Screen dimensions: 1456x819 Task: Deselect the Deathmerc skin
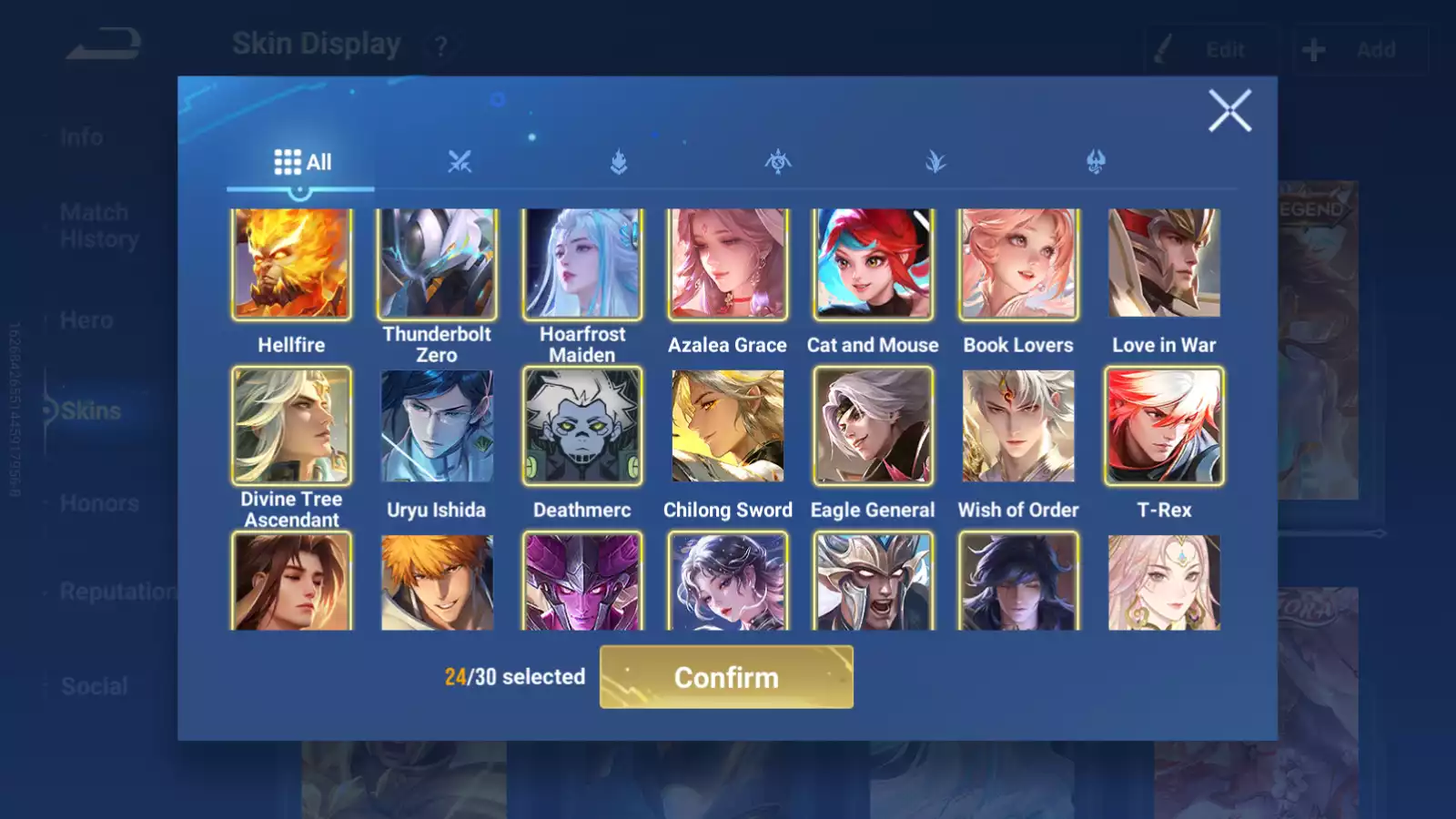click(x=581, y=426)
